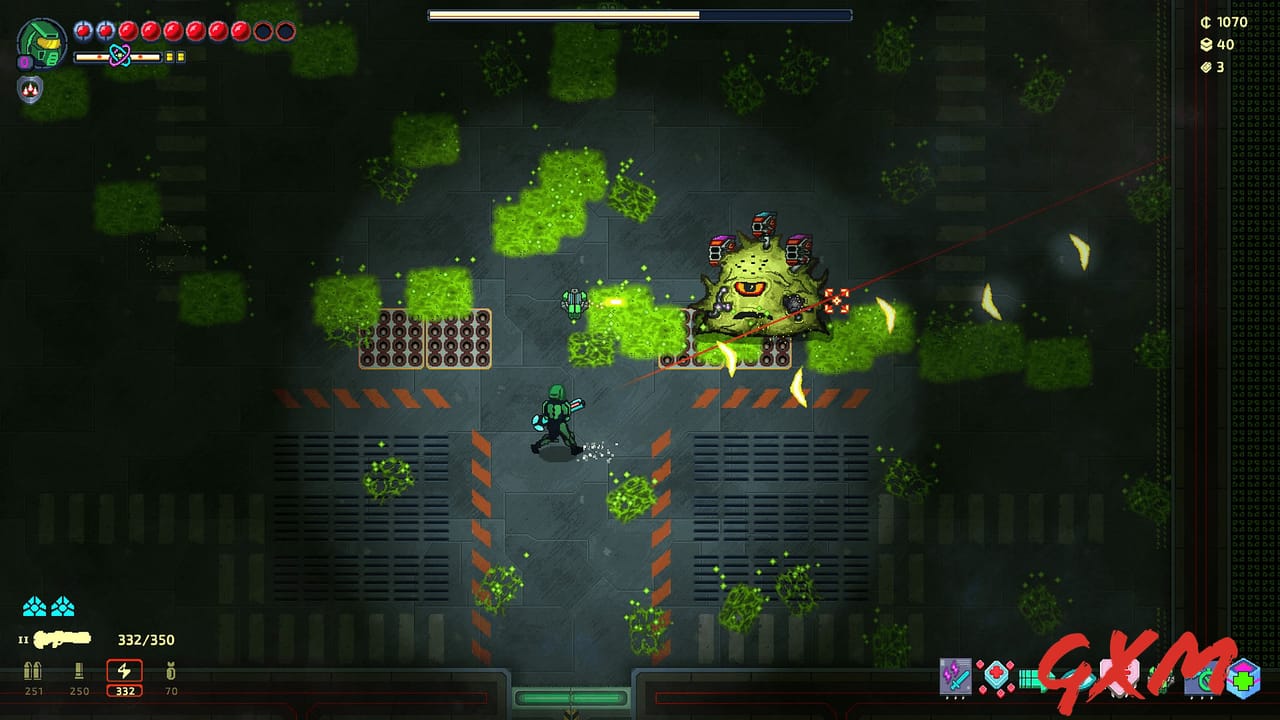Choose the twin-bullet ammo type icon
The height and width of the screenshot is (720, 1280).
point(34,672)
